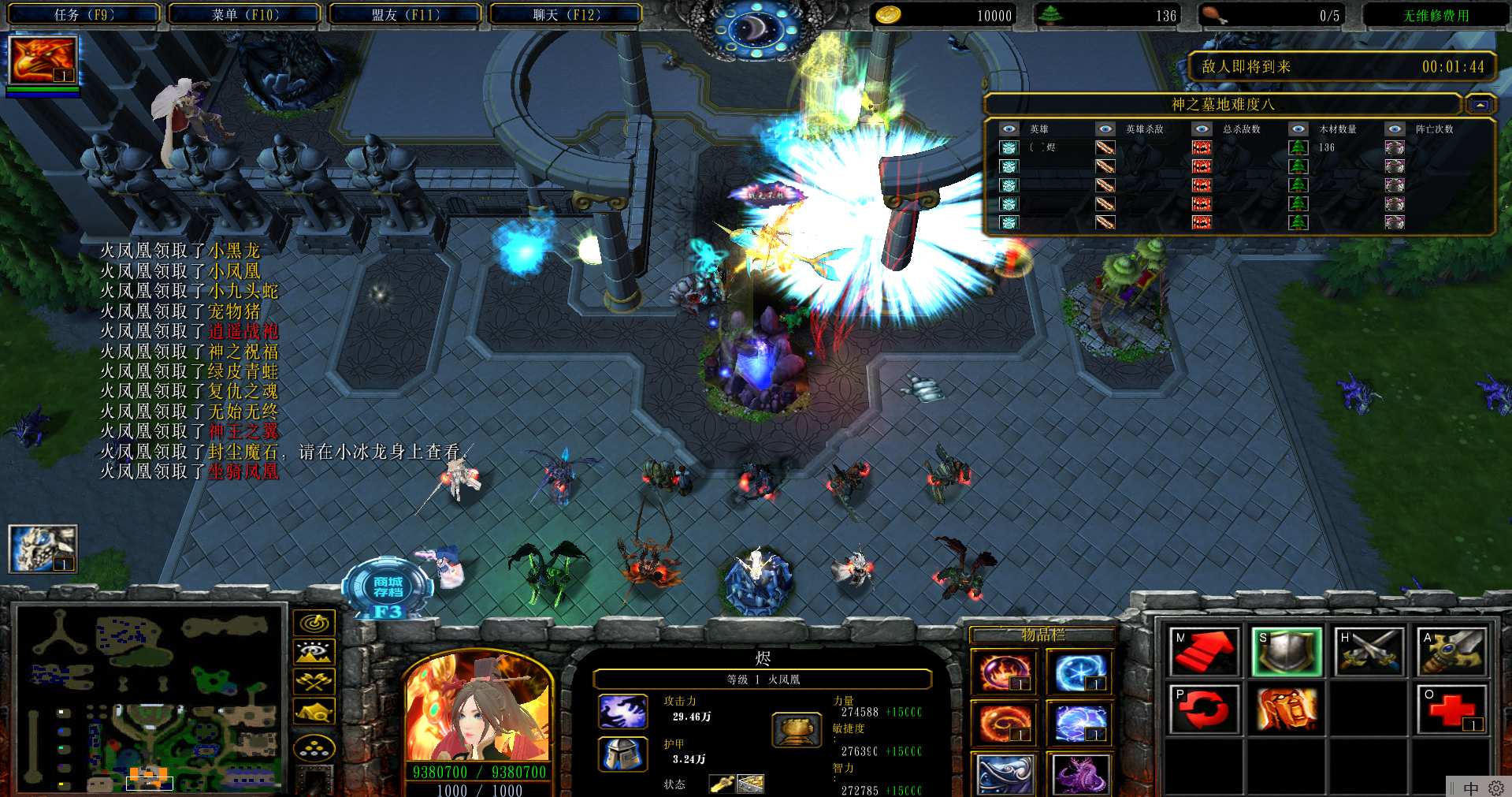Image resolution: width=1512 pixels, height=797 pixels.
Task: Toggle minimap creep camp display button
Action: (x=314, y=711)
